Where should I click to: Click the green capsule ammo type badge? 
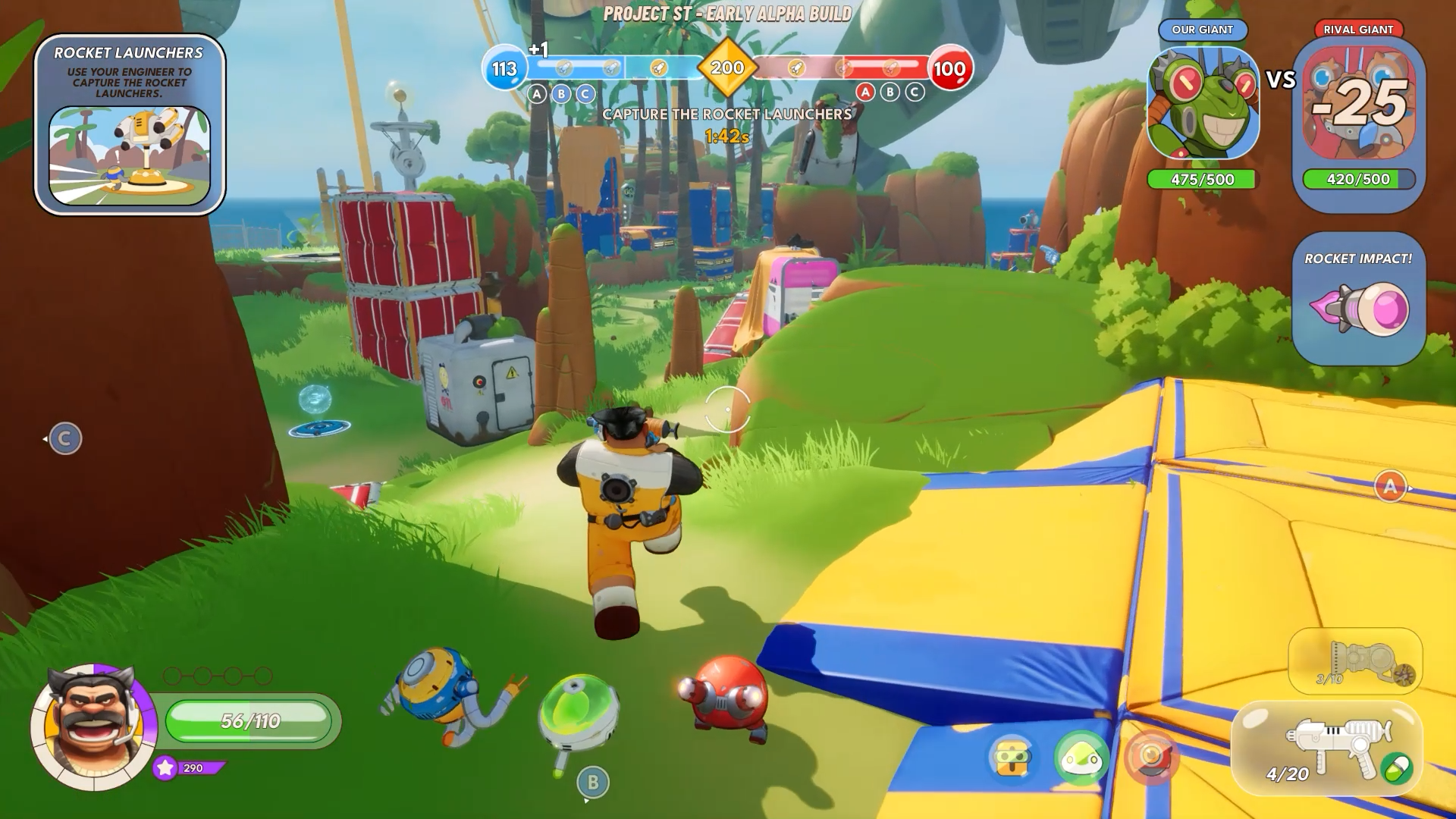(1398, 768)
